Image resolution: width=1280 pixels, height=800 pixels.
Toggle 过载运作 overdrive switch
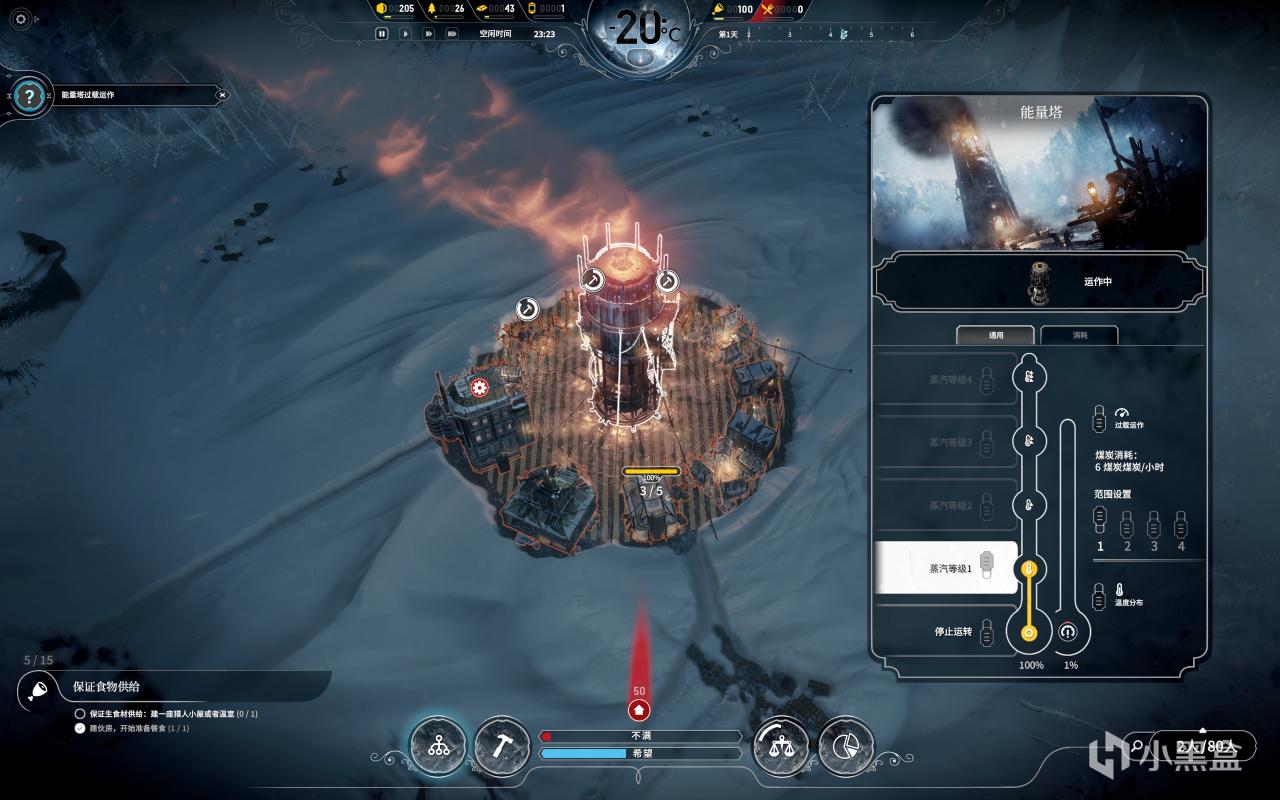click(1099, 417)
